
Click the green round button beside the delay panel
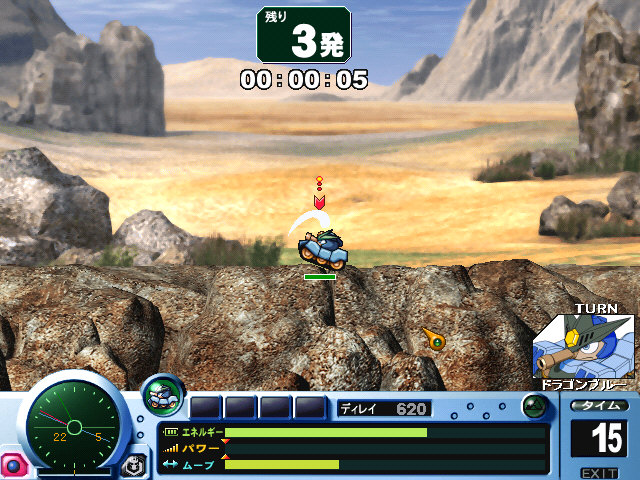(535, 407)
